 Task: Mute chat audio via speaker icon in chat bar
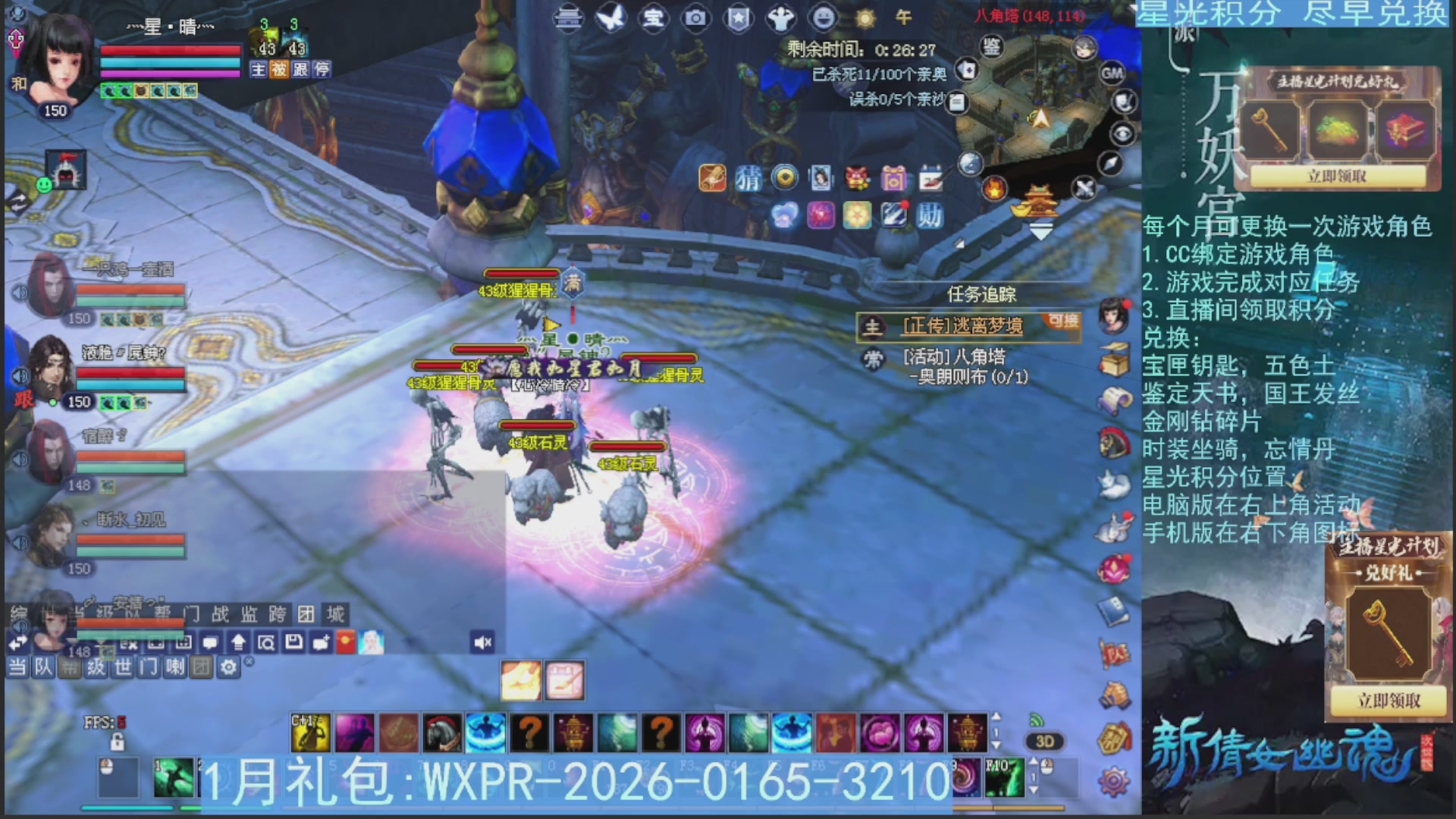[x=482, y=642]
